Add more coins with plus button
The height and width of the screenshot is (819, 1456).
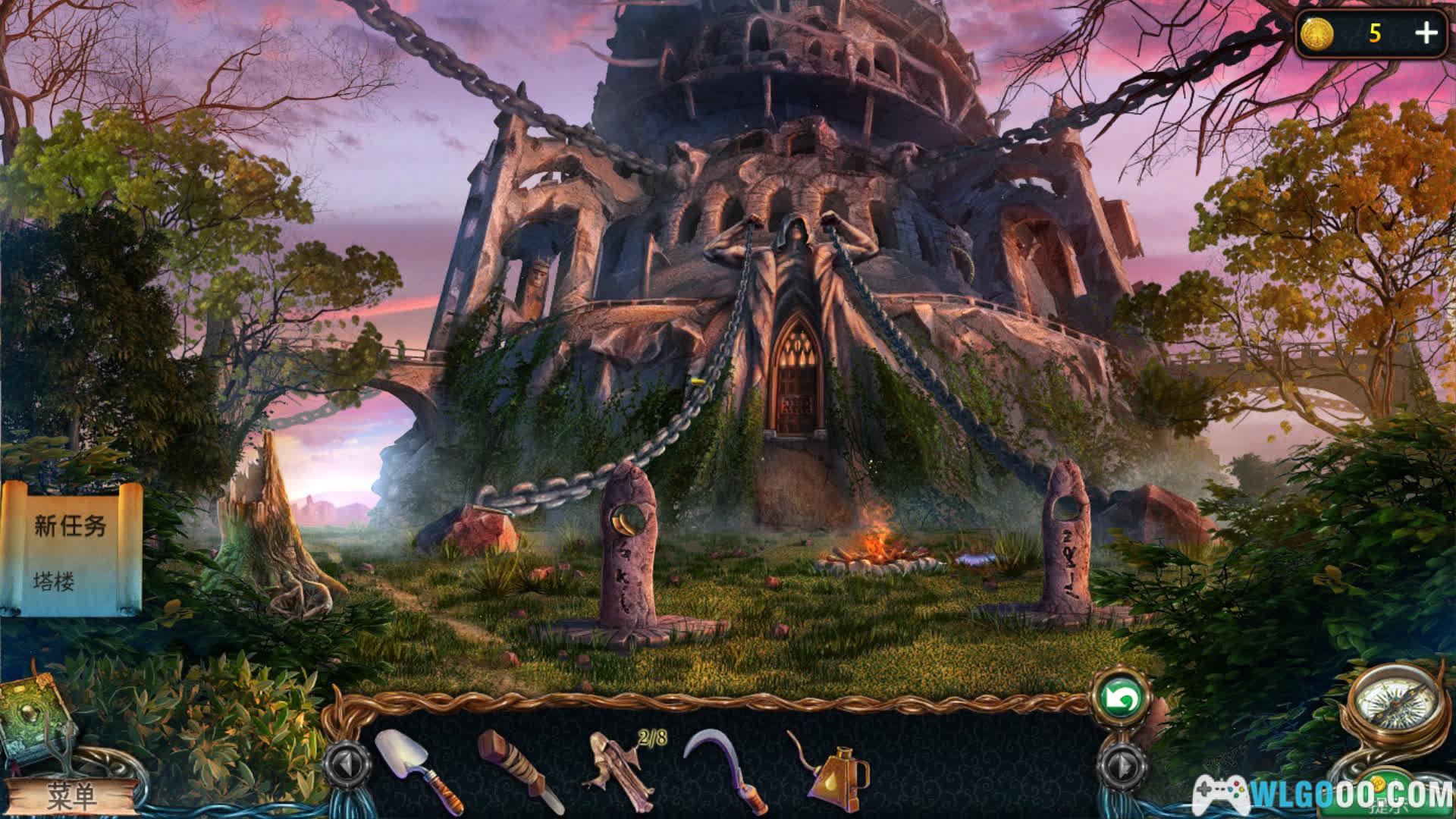(1426, 33)
